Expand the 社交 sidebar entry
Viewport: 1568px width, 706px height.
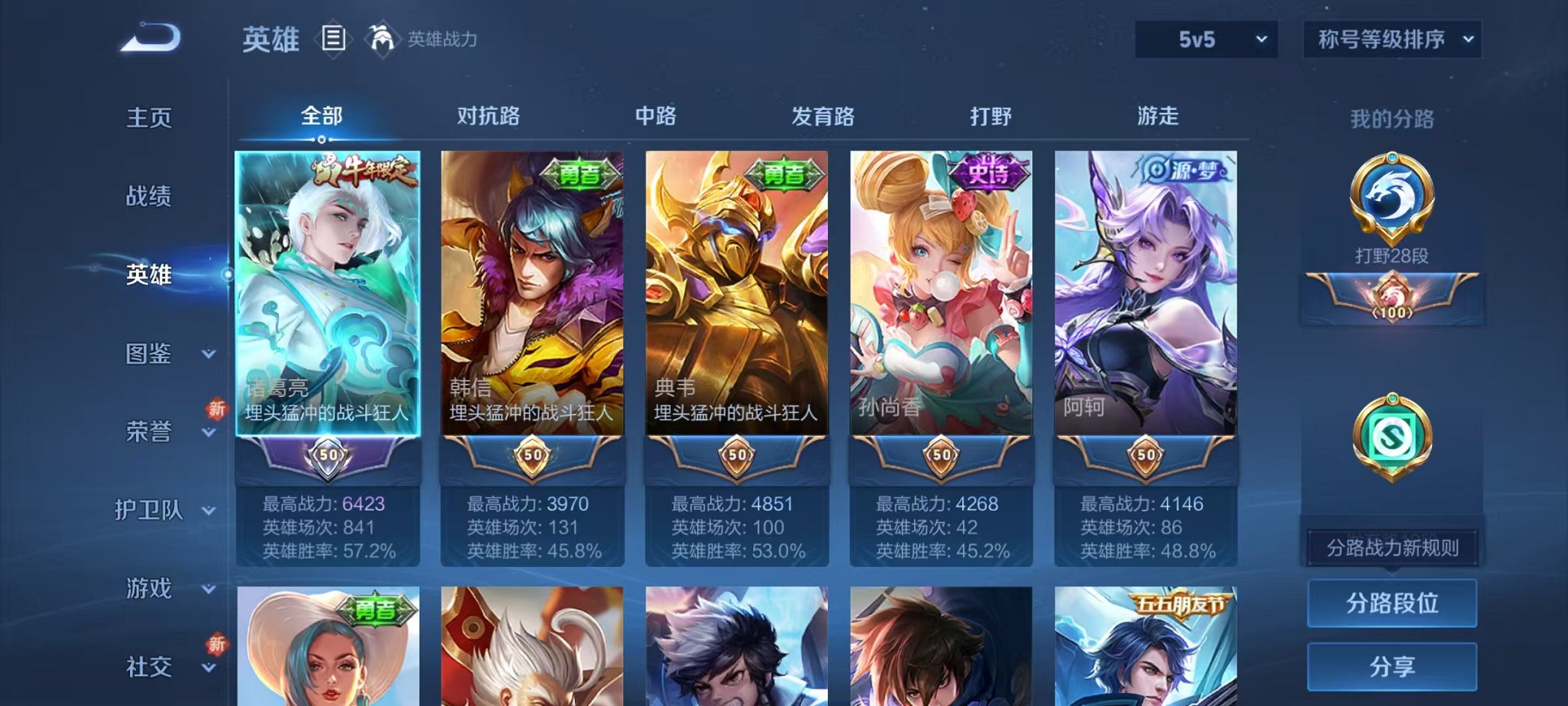point(164,668)
